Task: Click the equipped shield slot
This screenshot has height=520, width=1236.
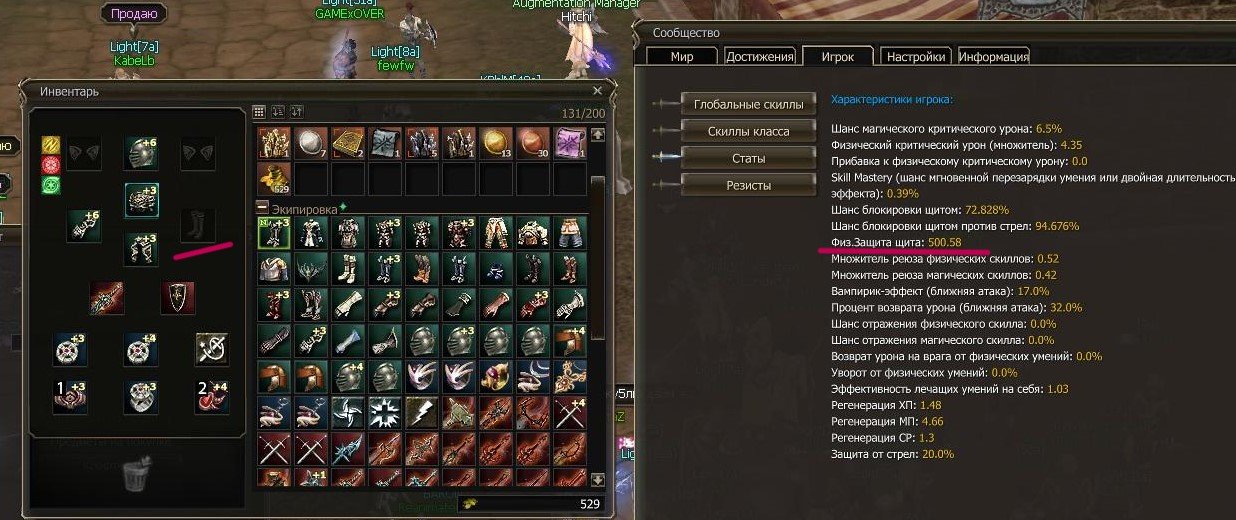Action: click(177, 297)
